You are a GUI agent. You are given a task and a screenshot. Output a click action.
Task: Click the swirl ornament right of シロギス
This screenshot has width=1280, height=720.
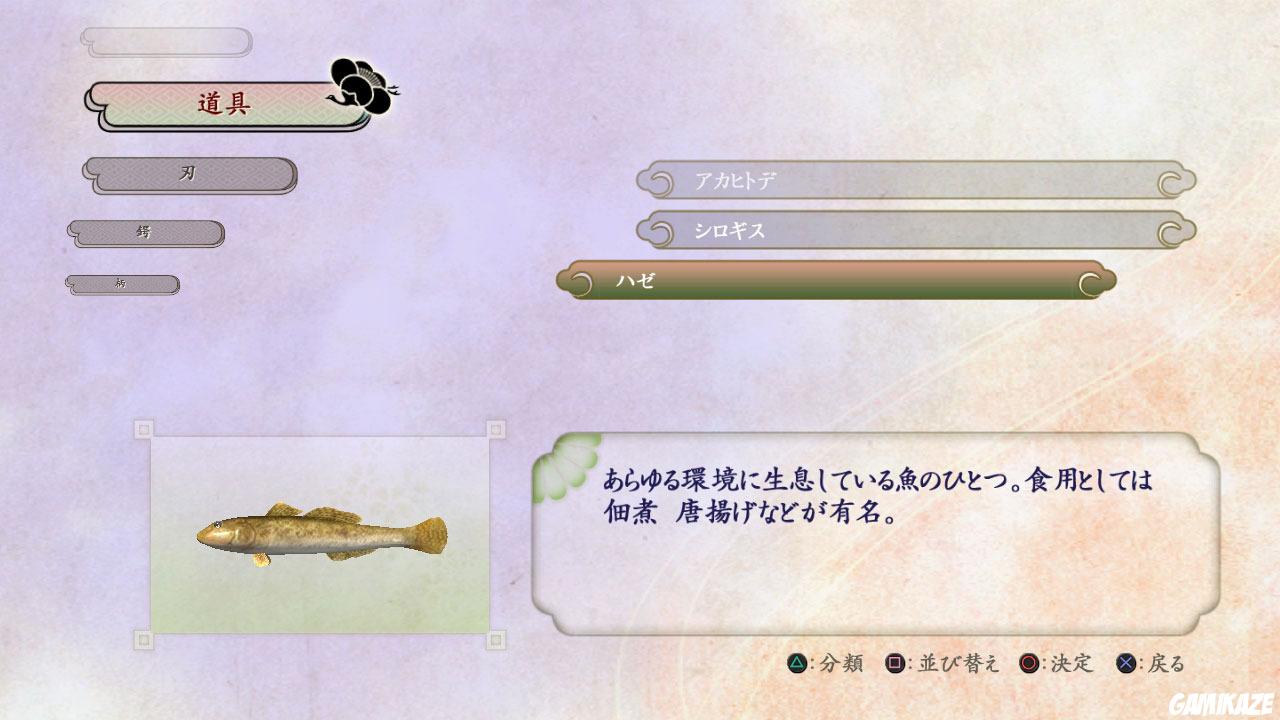[x=1168, y=230]
